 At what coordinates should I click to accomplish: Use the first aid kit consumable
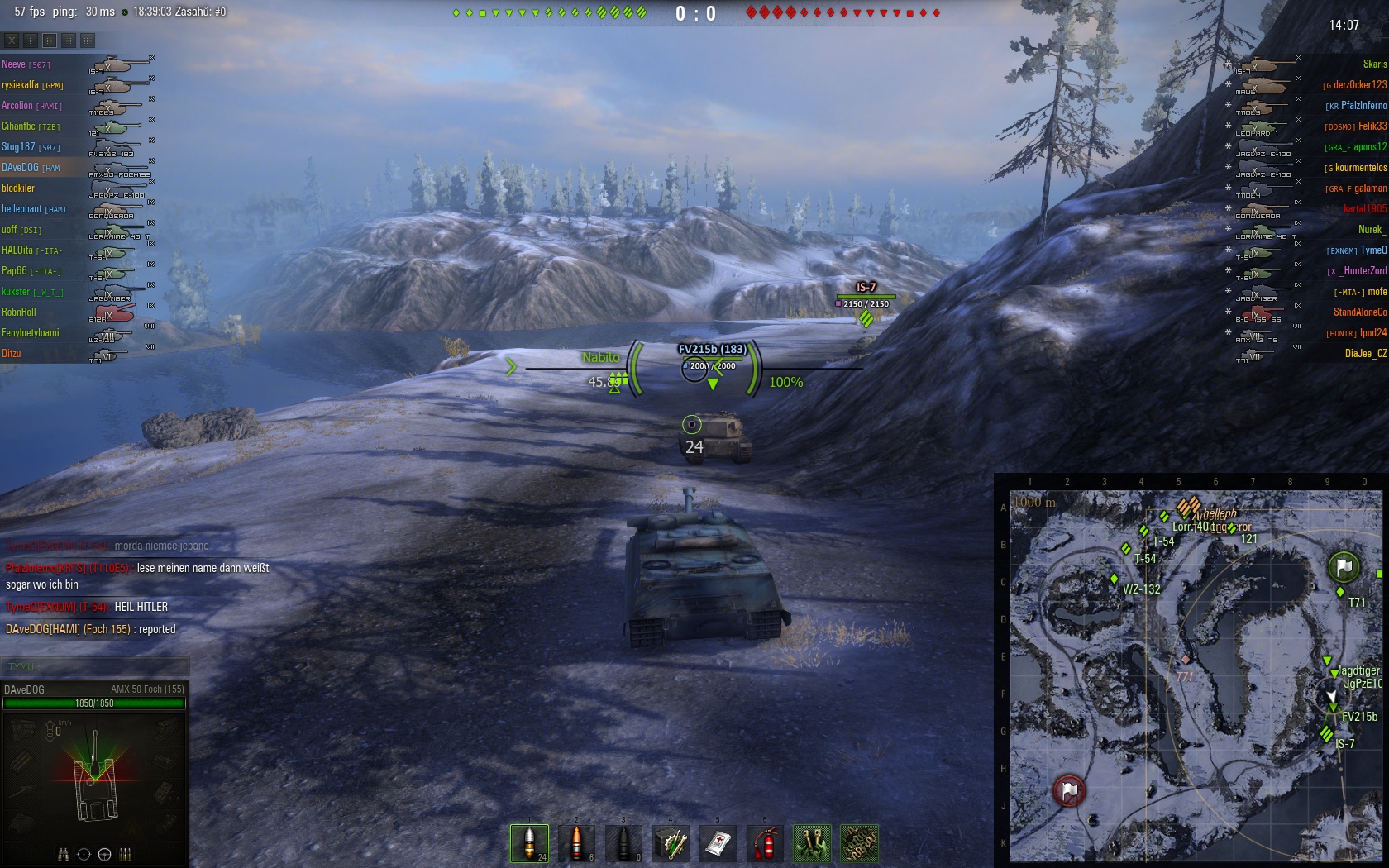[718, 843]
